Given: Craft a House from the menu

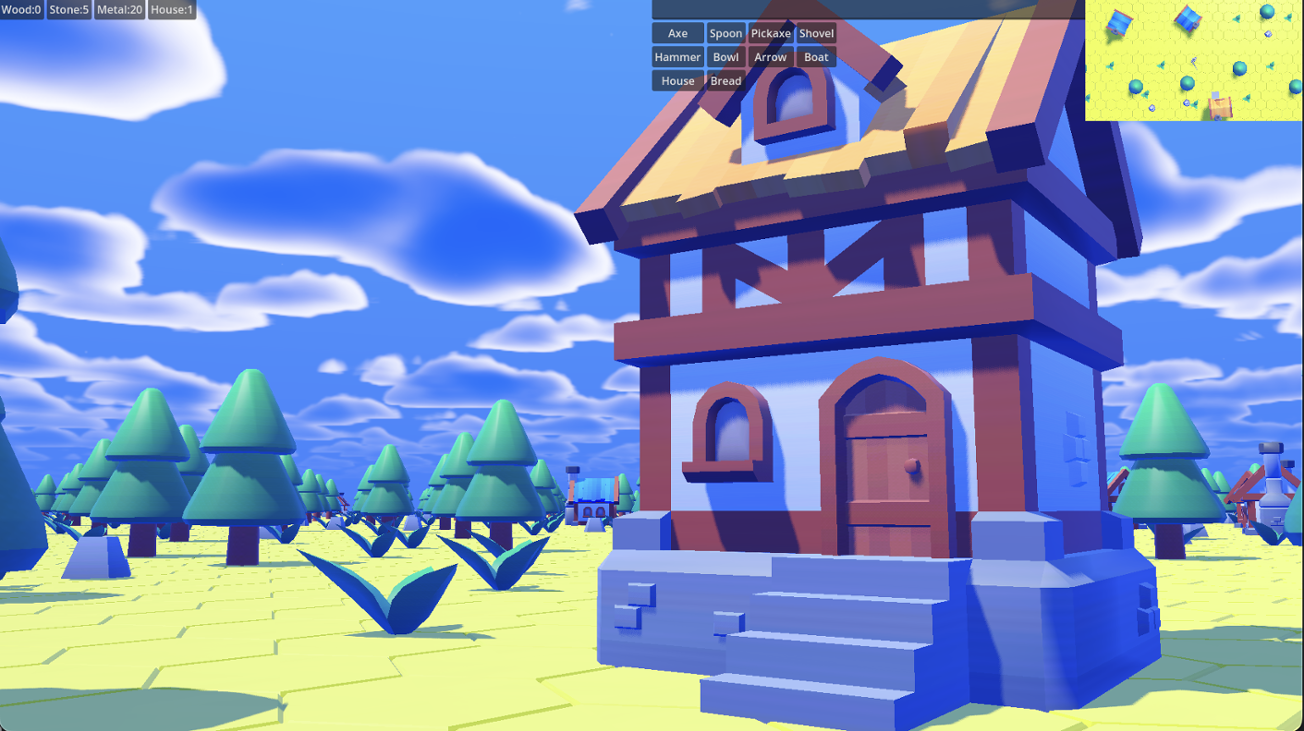Looking at the screenshot, I should [x=677, y=80].
